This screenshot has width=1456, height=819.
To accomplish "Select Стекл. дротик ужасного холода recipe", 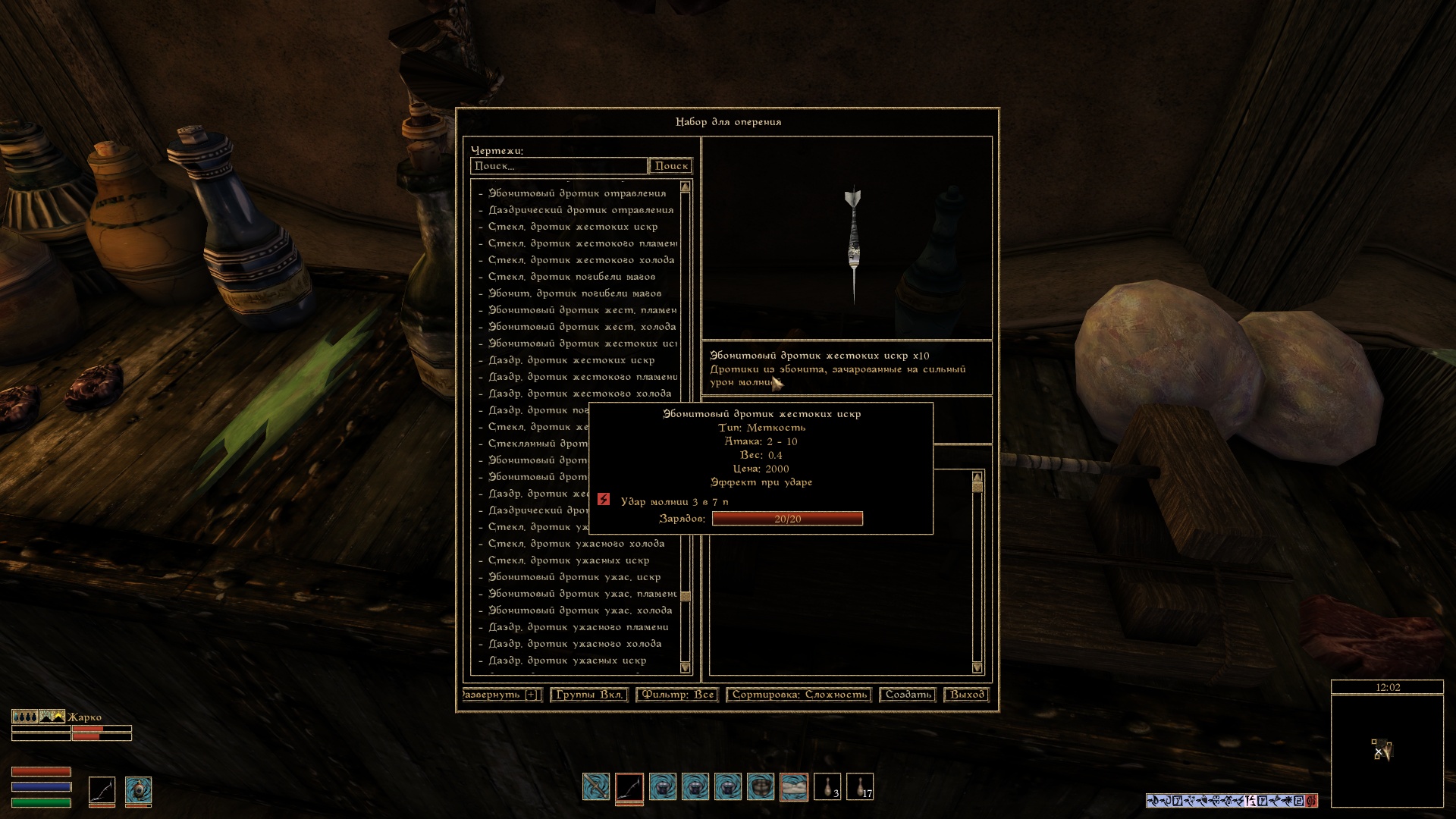I will (576, 544).
